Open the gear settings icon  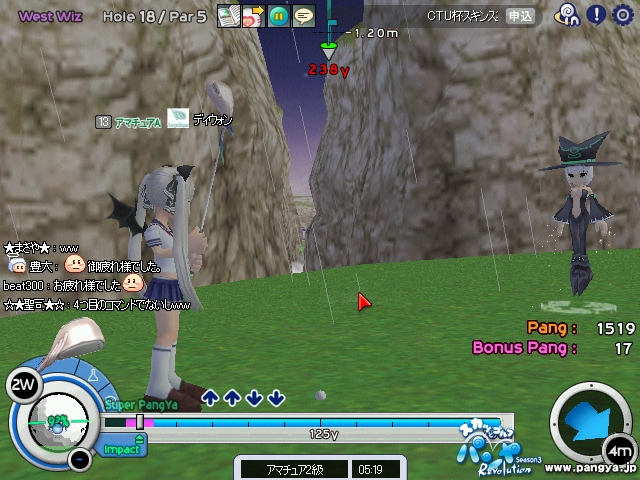tap(623, 15)
